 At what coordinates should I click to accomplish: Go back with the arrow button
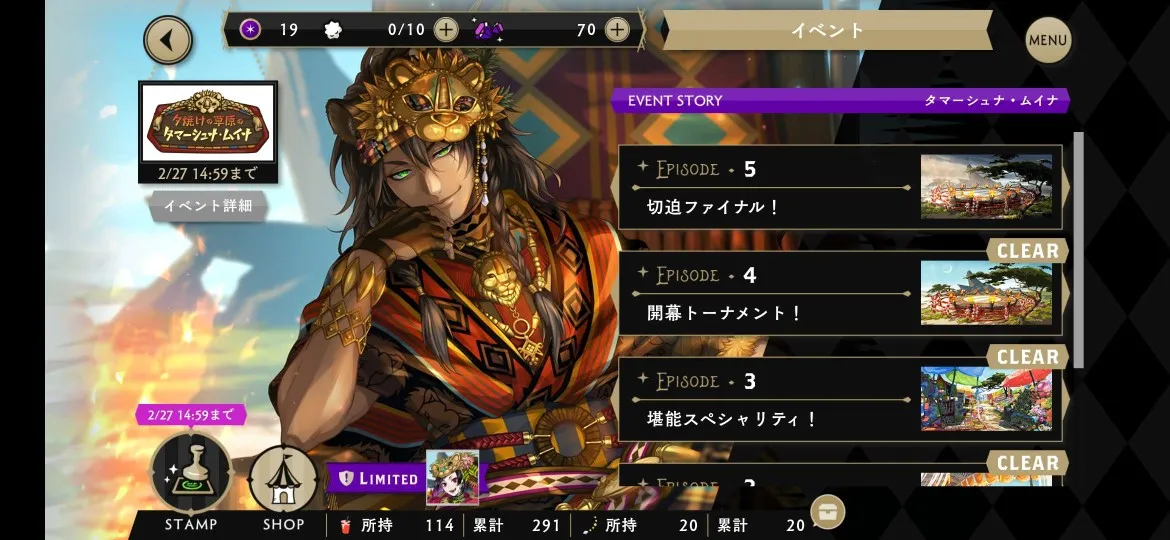(168, 41)
